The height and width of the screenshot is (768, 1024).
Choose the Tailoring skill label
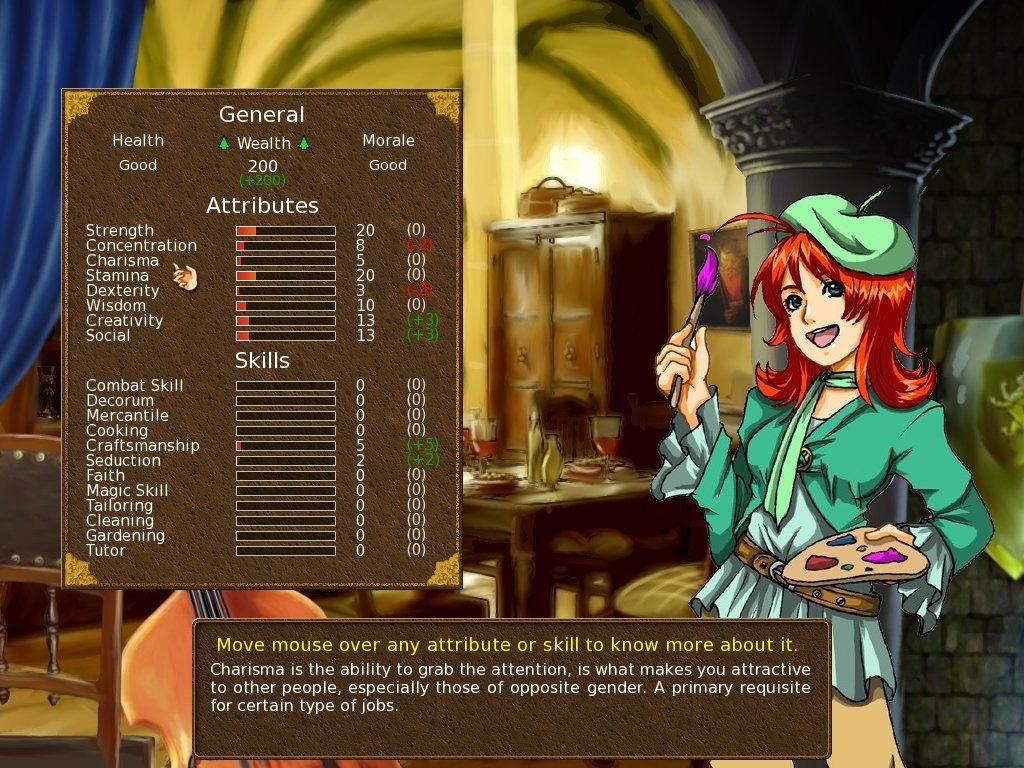120,506
